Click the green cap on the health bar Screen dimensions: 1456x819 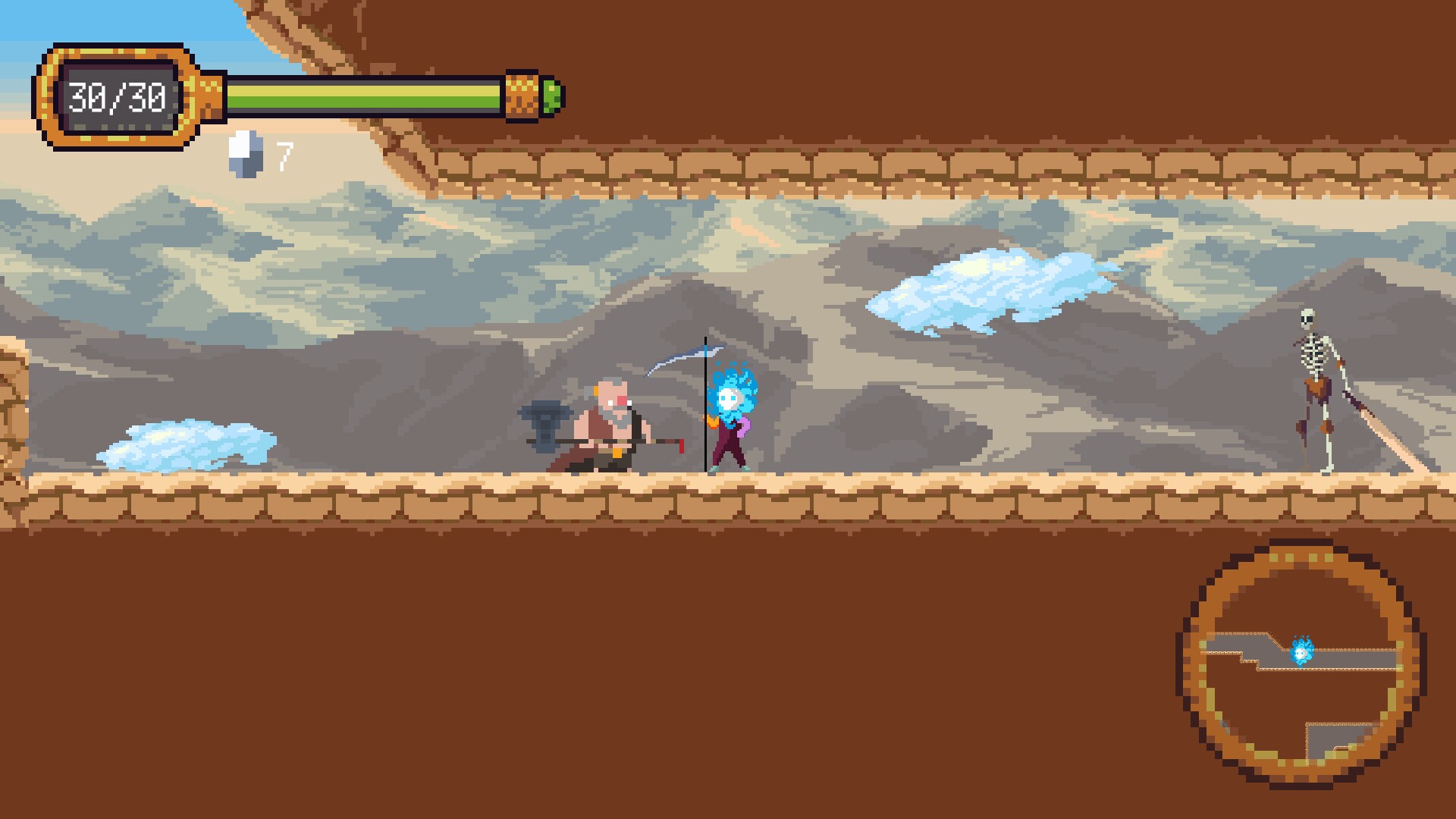tap(553, 95)
